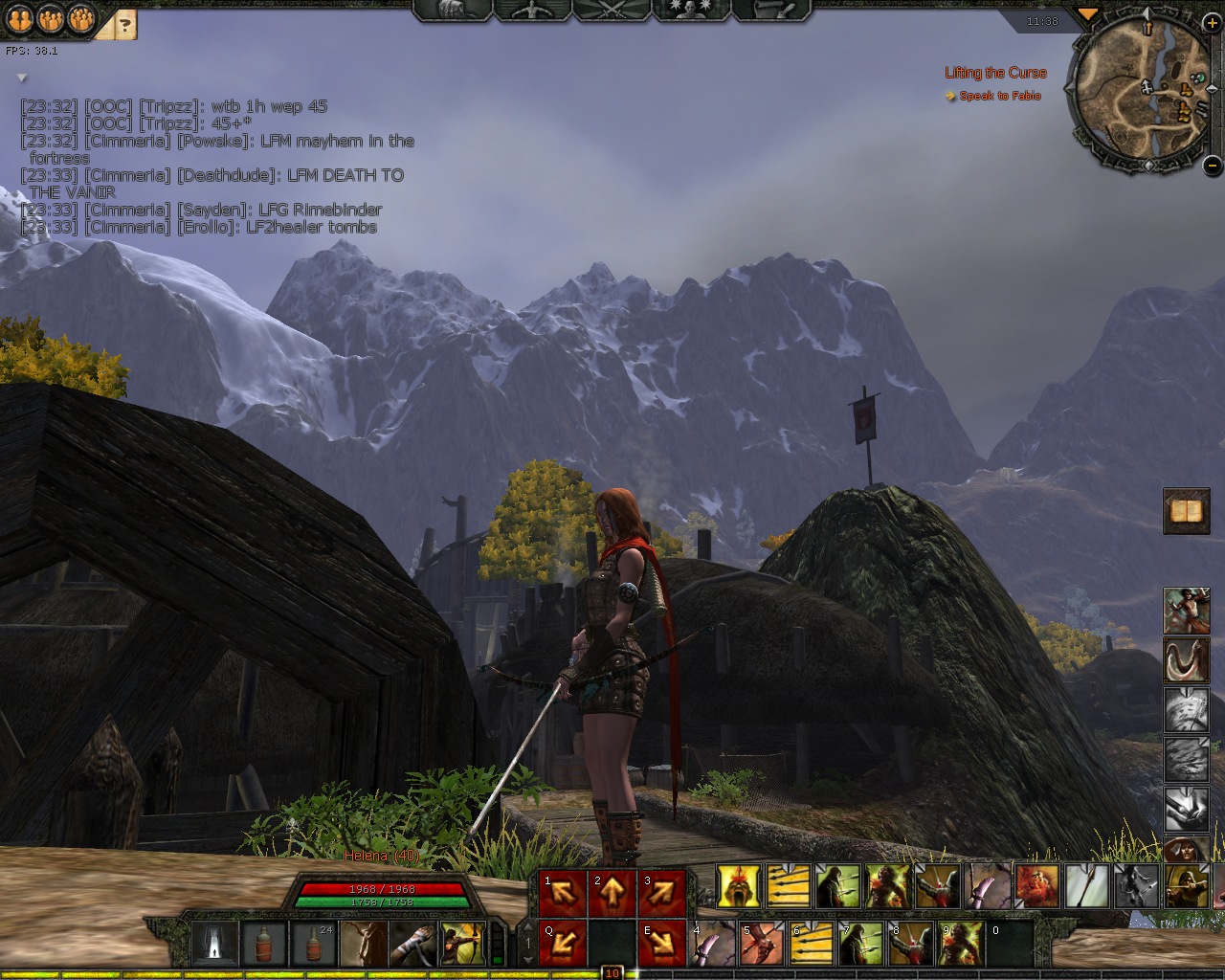Click the circular minimap

1140,91
